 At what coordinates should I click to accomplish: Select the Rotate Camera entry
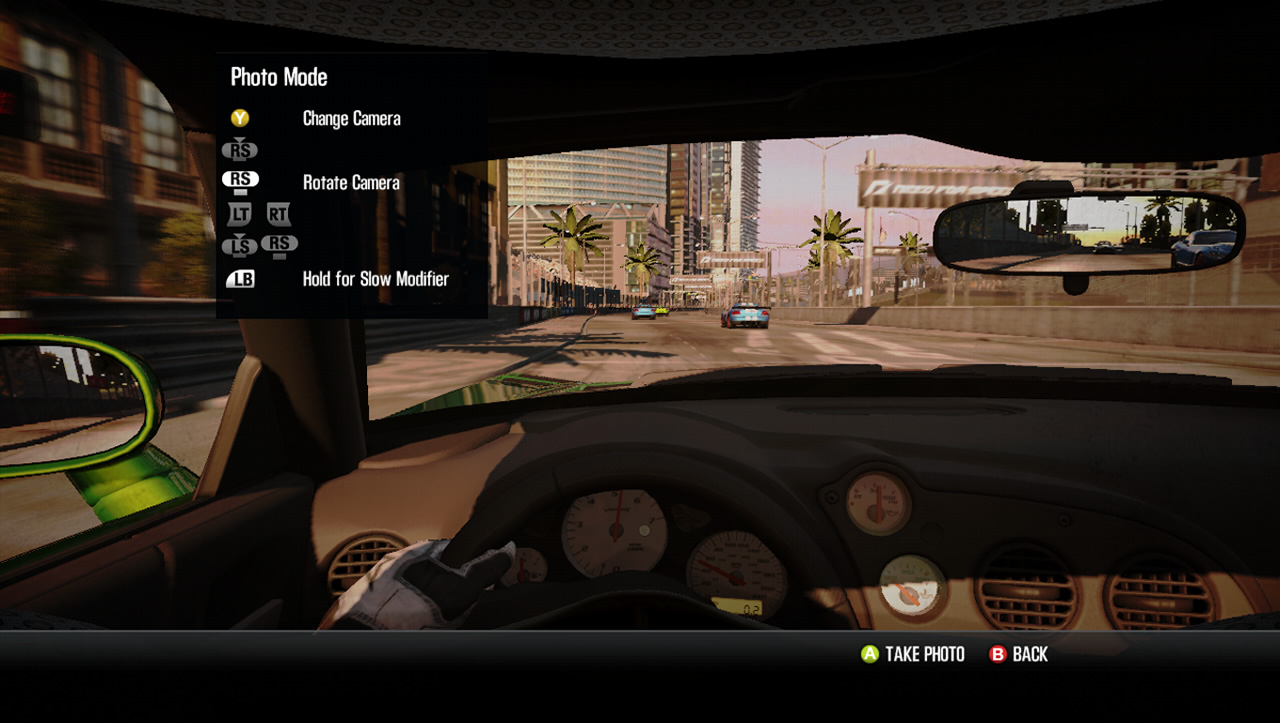click(351, 182)
